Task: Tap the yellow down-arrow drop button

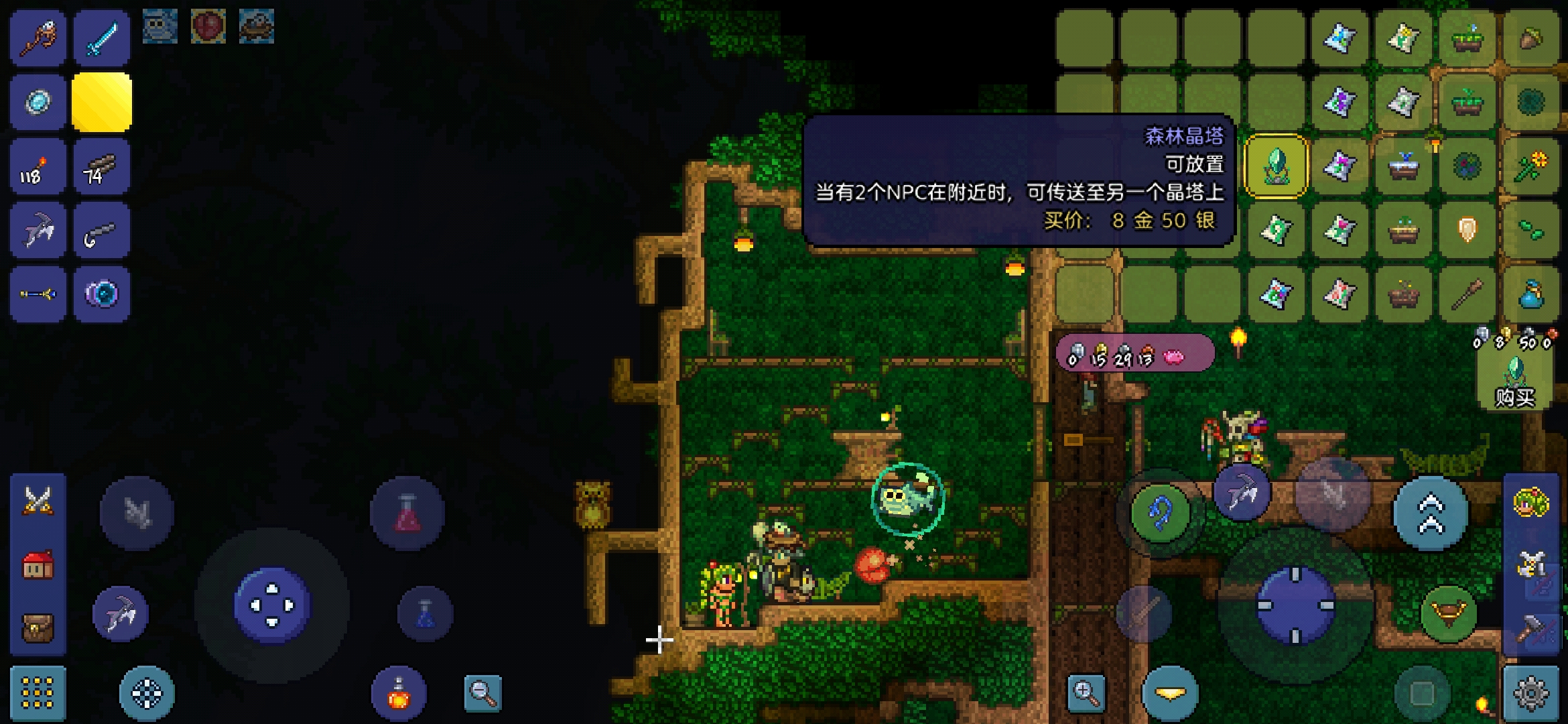Action: click(x=1170, y=693)
